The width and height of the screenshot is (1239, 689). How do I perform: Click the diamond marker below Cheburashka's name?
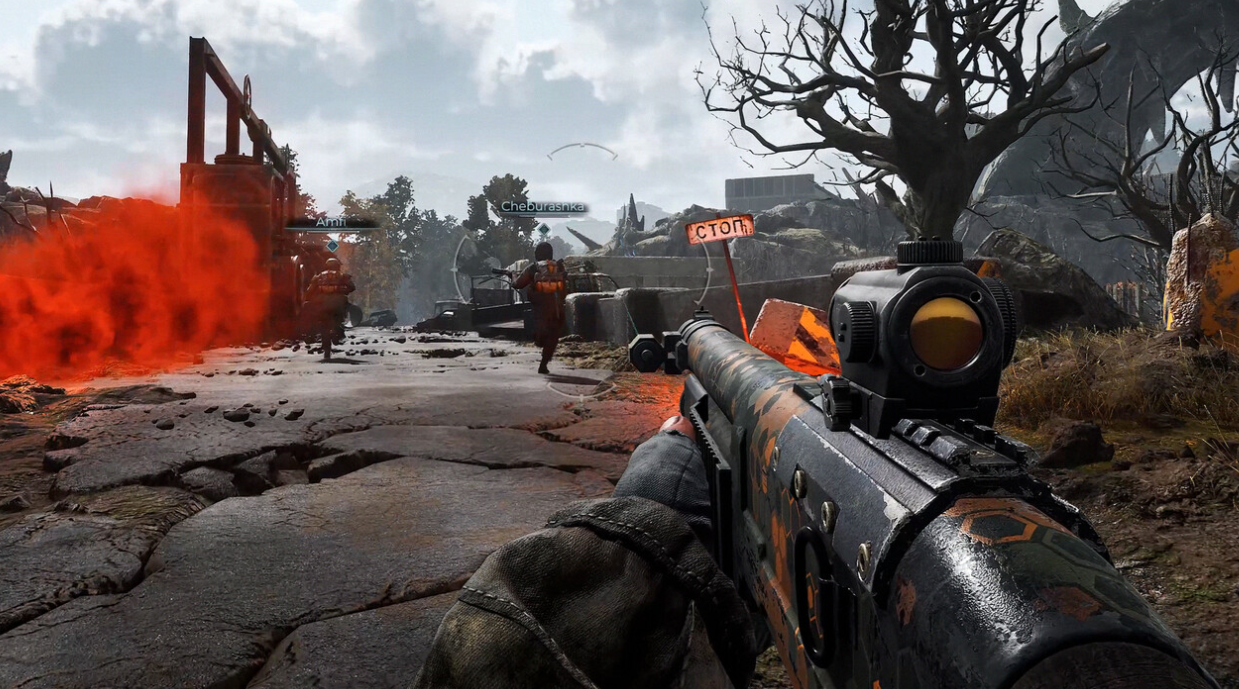543,229
